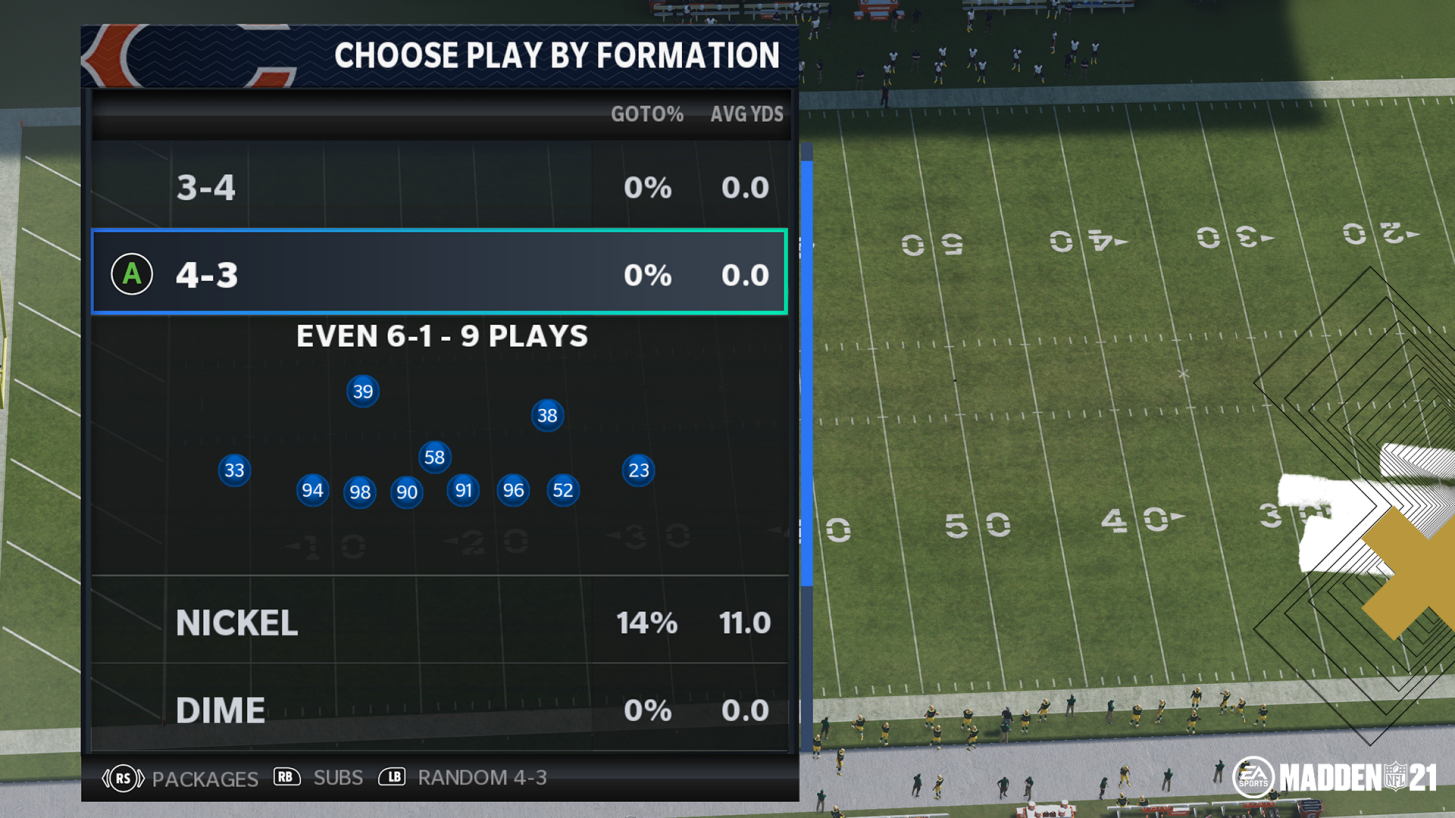This screenshot has width=1455, height=818.
Task: Click the blue formation list scrollbar
Action: click(x=806, y=370)
